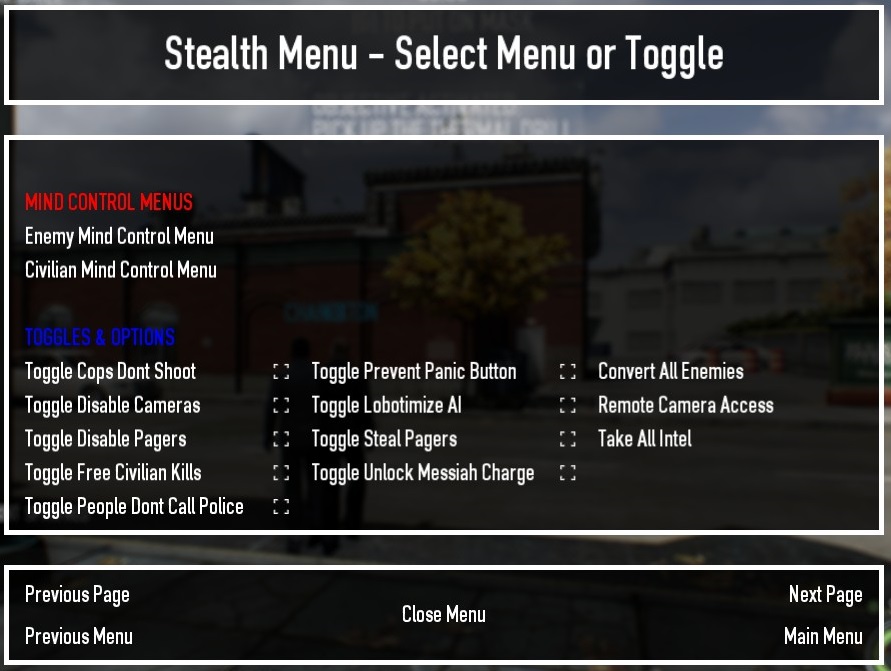Toggle Disable Cameras option

click(112, 406)
